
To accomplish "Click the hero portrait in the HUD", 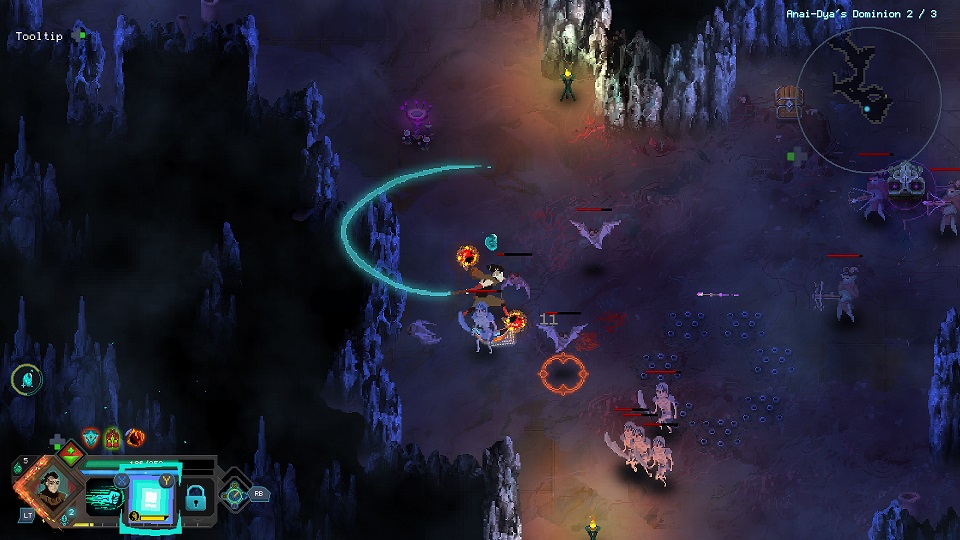I will pos(48,487).
